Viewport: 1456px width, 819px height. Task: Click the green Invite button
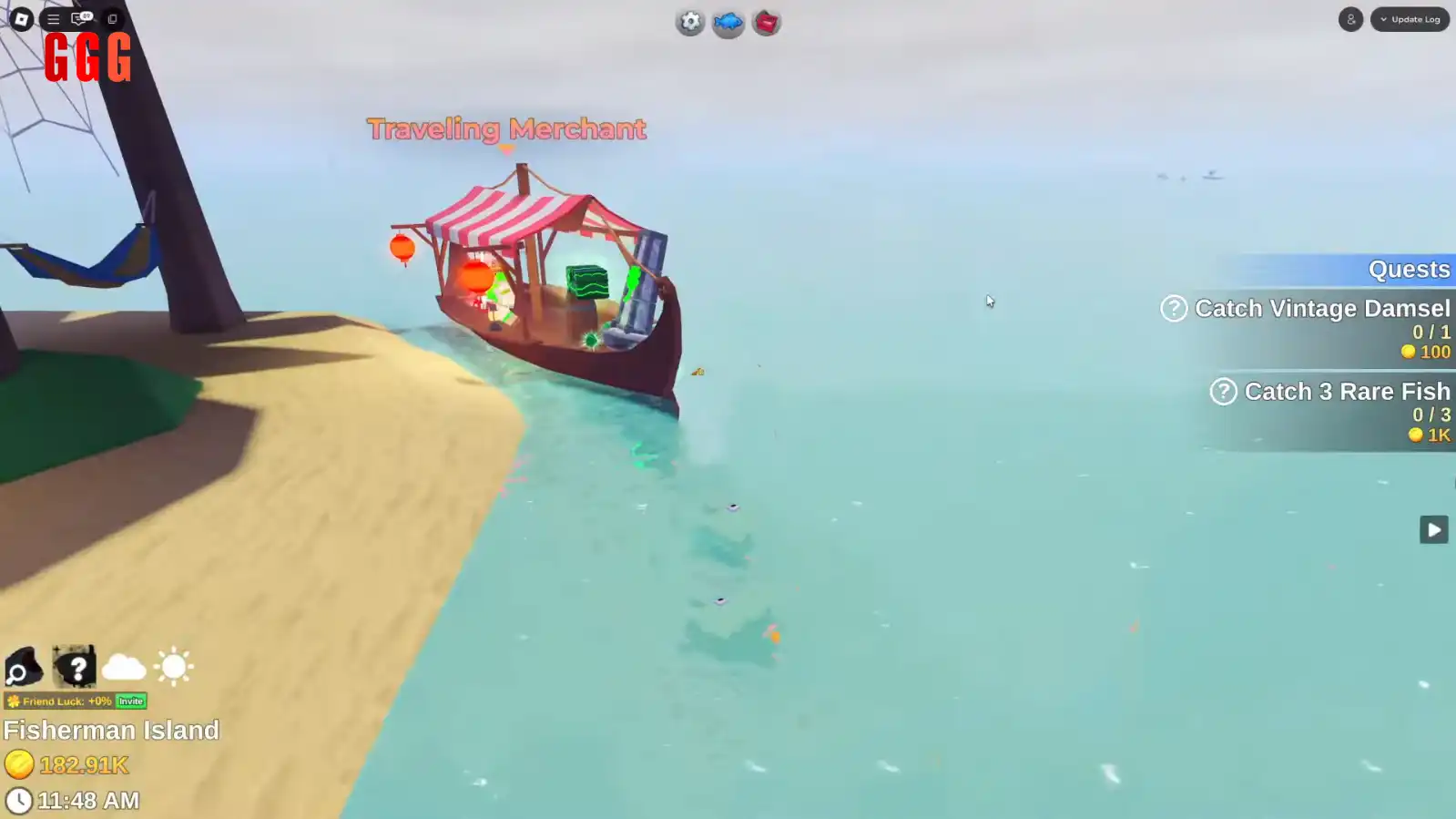coord(129,701)
